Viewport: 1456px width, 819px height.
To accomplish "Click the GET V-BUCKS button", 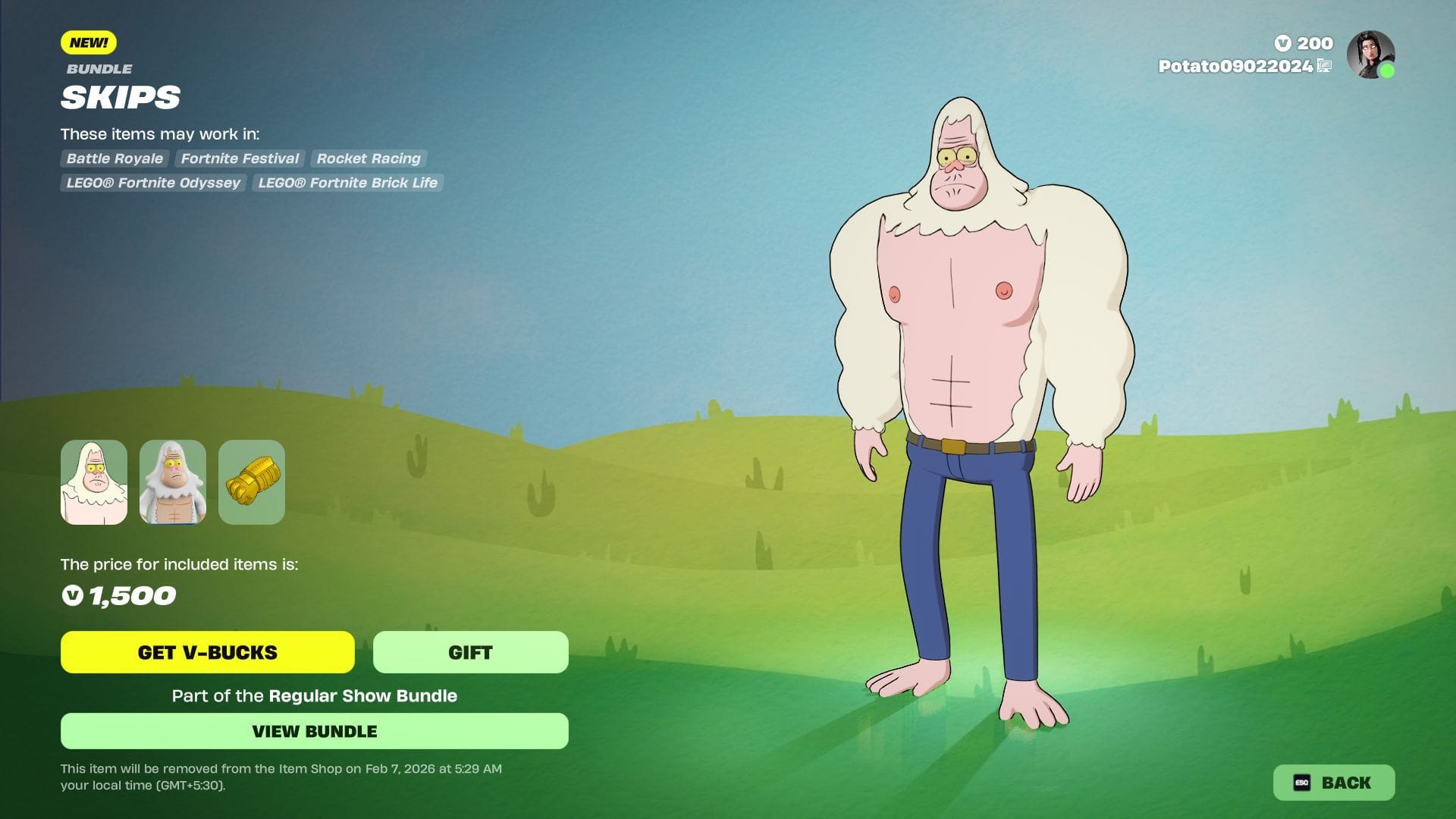I will [207, 652].
